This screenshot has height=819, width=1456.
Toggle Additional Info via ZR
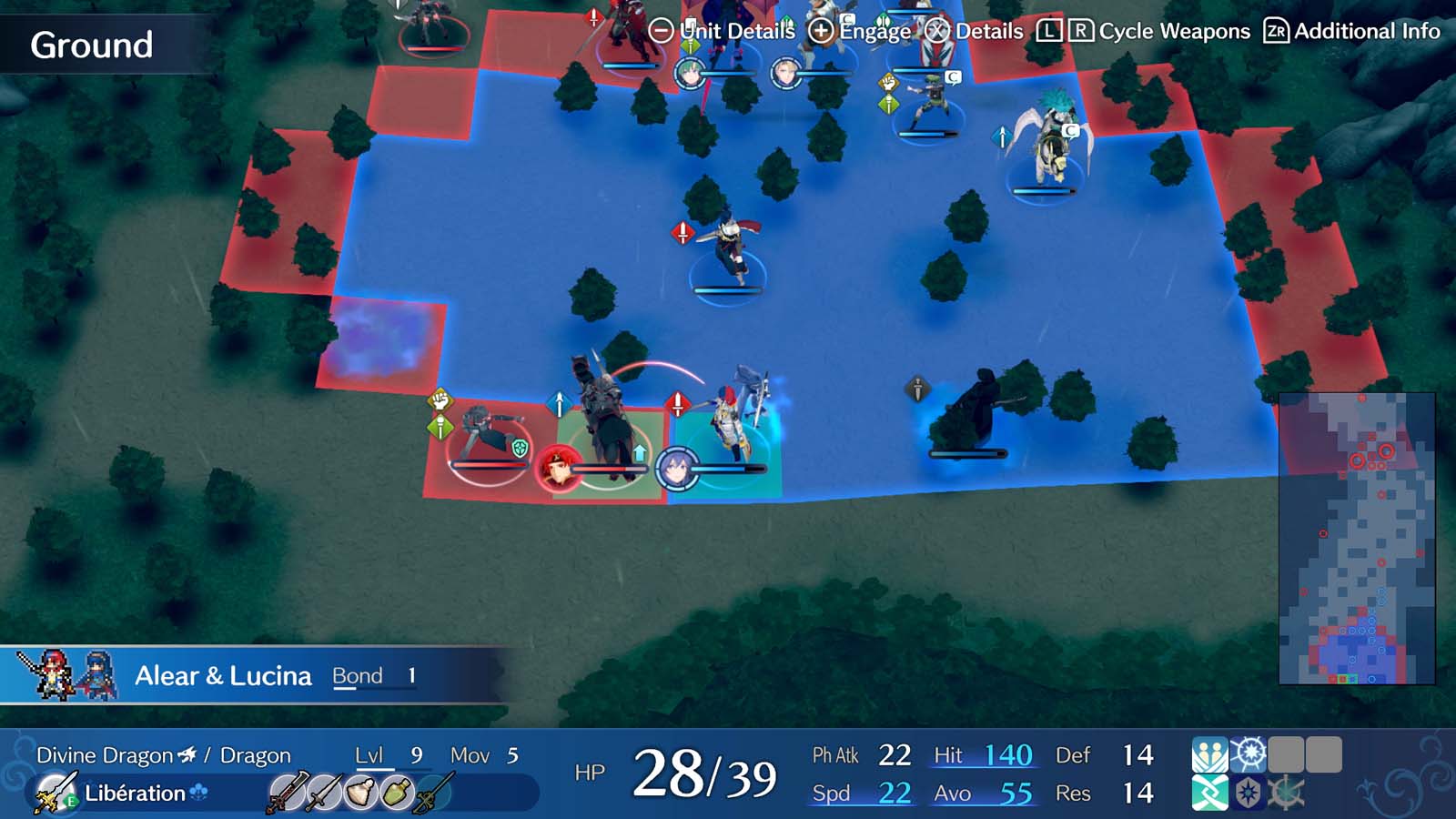point(1277,31)
